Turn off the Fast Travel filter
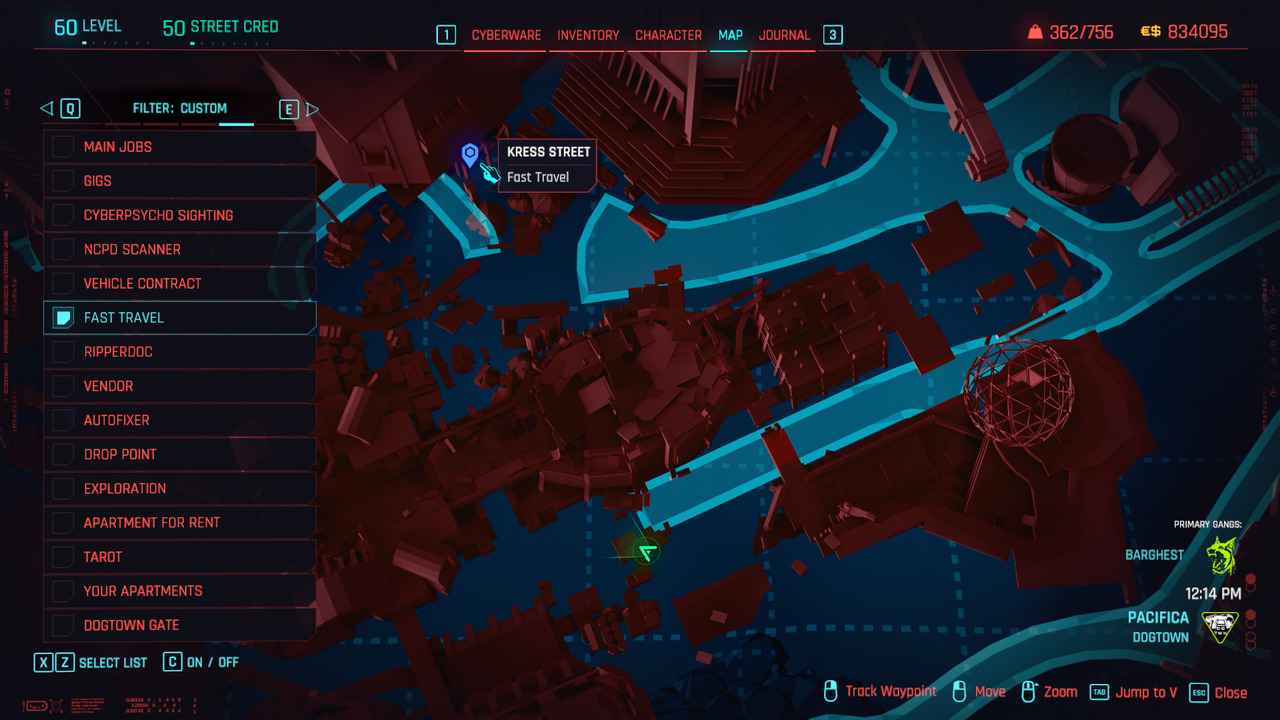The height and width of the screenshot is (720, 1280). 63,318
